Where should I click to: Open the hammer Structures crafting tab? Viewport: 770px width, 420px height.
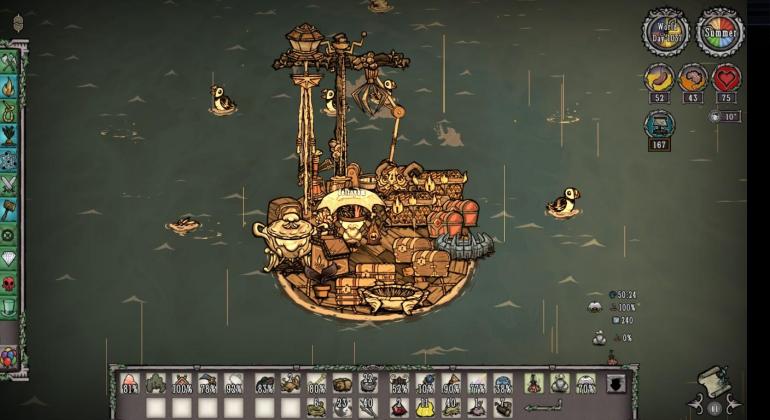click(9, 210)
